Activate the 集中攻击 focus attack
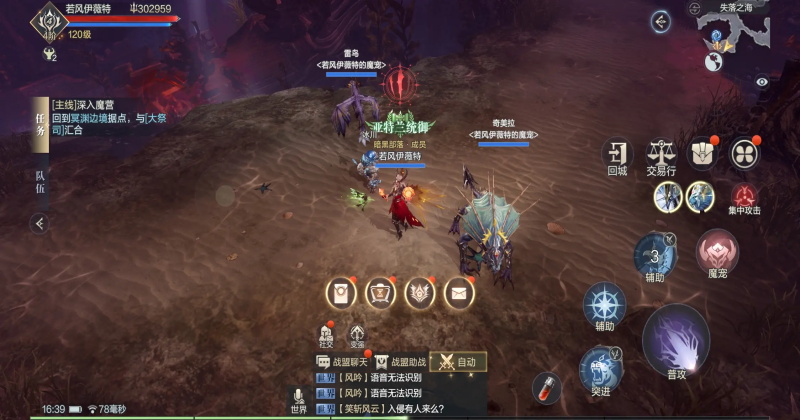 (744, 197)
